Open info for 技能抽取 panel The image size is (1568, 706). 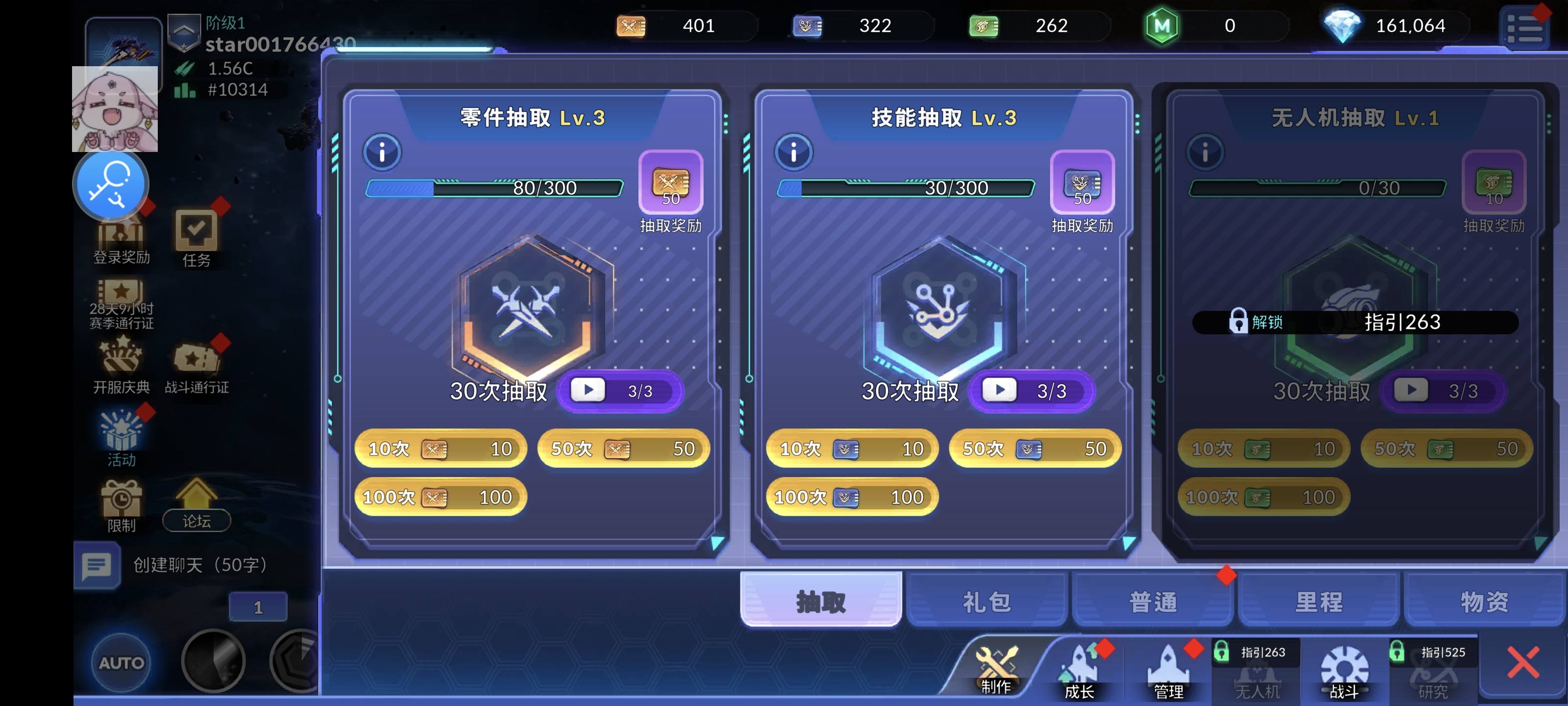click(x=793, y=151)
